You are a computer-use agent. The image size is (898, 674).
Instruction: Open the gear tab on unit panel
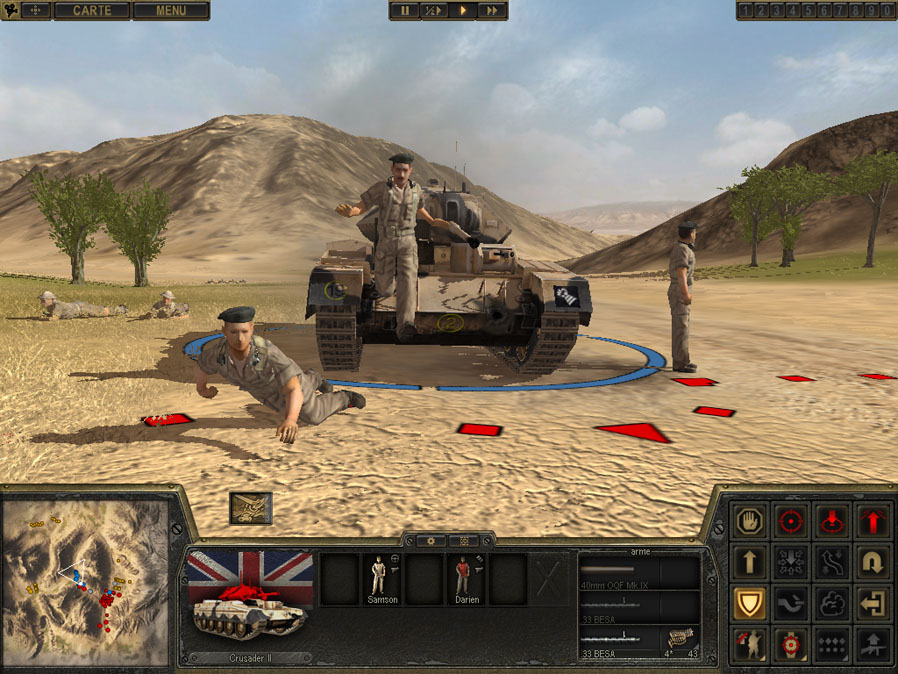pos(431,540)
